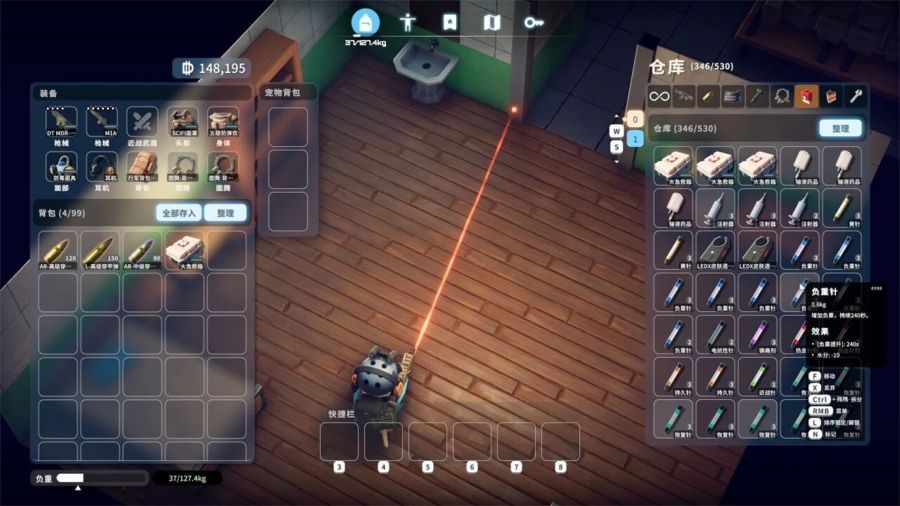Open the map tab
The height and width of the screenshot is (506, 900).
(491, 22)
